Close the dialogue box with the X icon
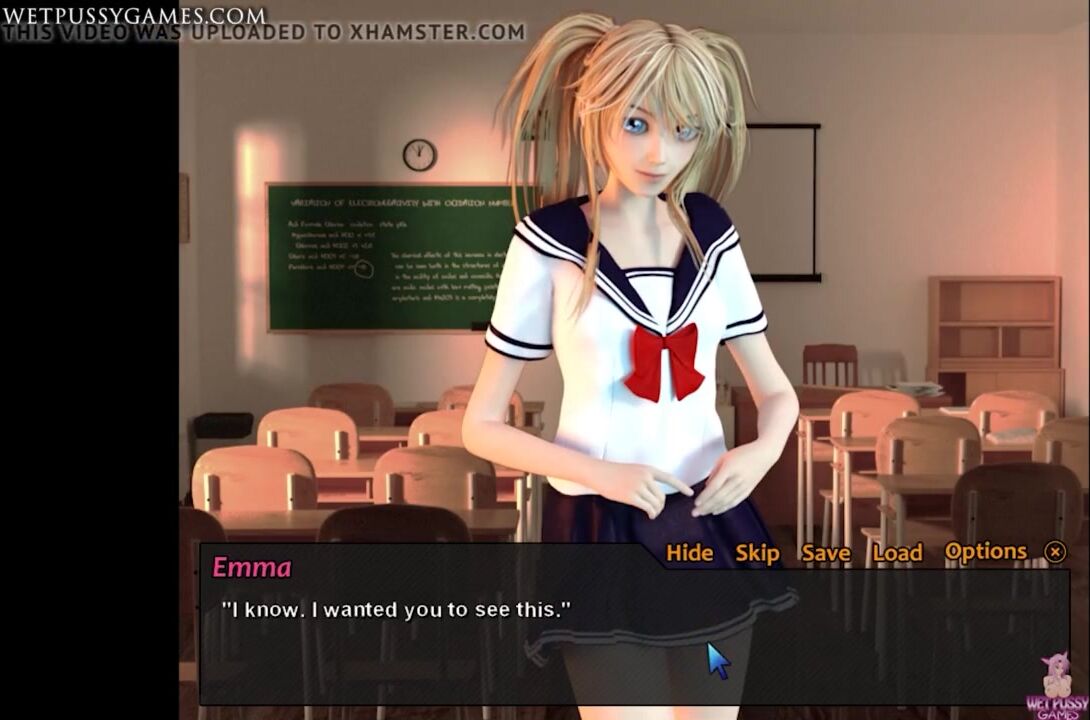This screenshot has width=1090, height=720. click(1055, 552)
